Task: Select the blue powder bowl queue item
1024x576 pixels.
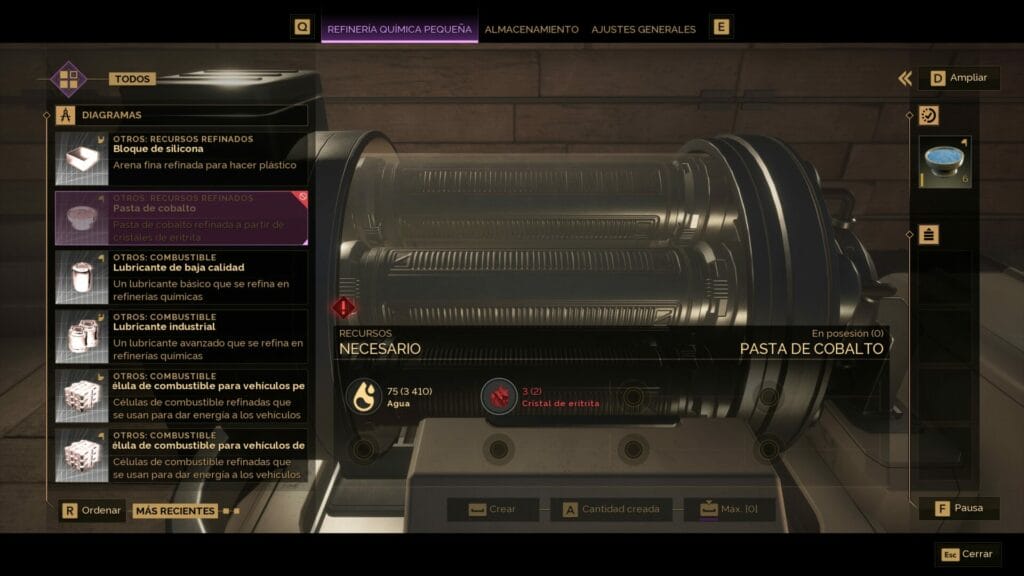Action: 945,162
